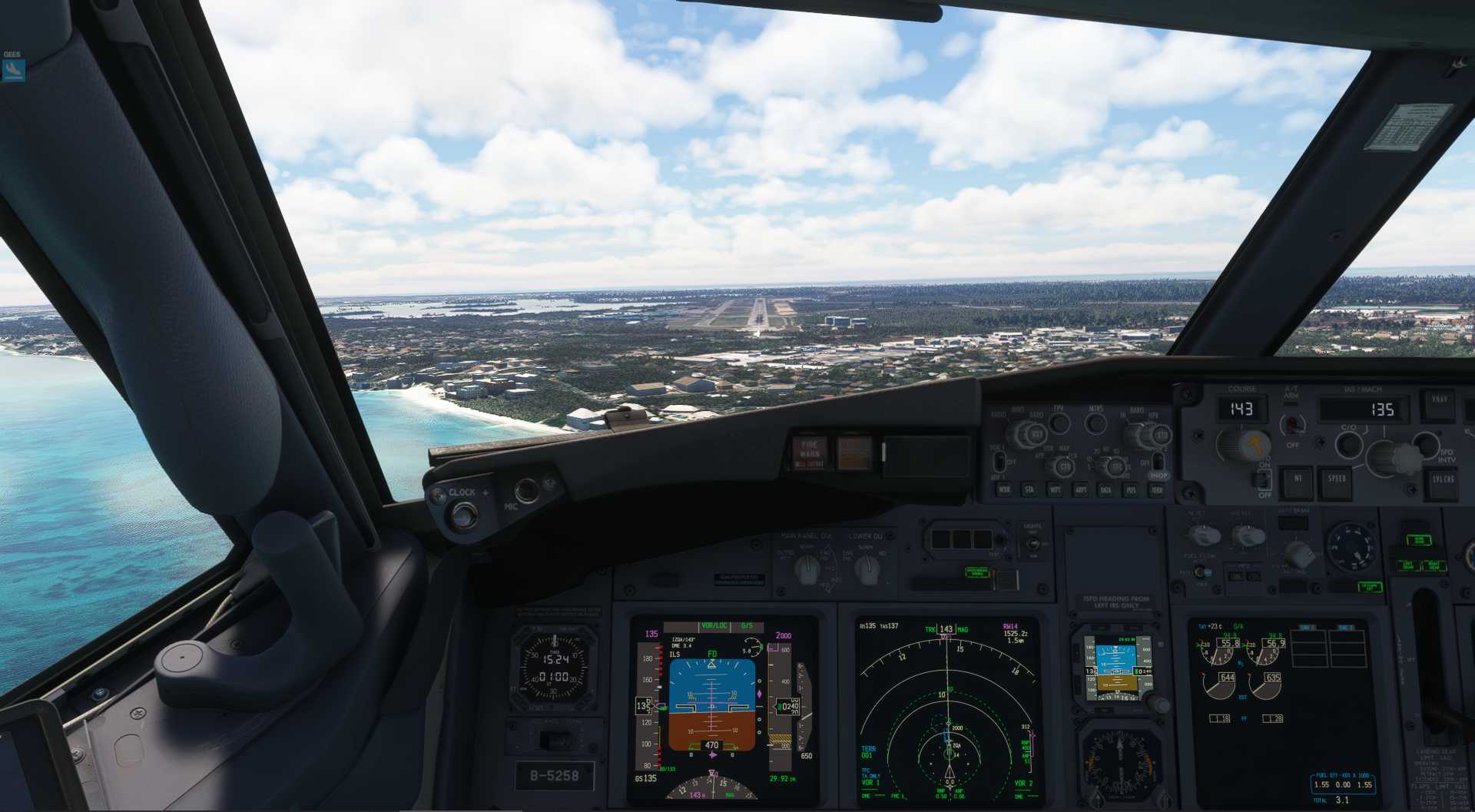Click the C/O changeover button

tap(1348, 443)
